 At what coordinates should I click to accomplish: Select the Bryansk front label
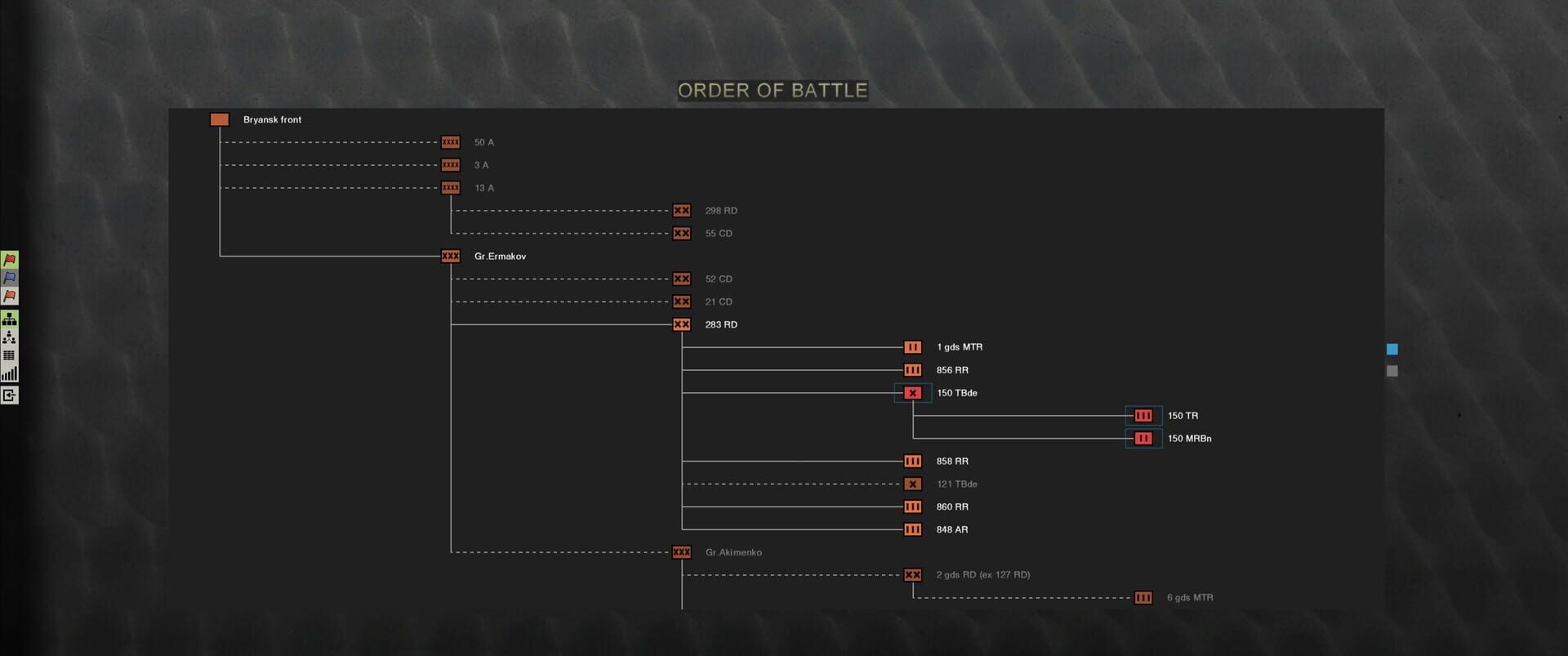click(271, 119)
